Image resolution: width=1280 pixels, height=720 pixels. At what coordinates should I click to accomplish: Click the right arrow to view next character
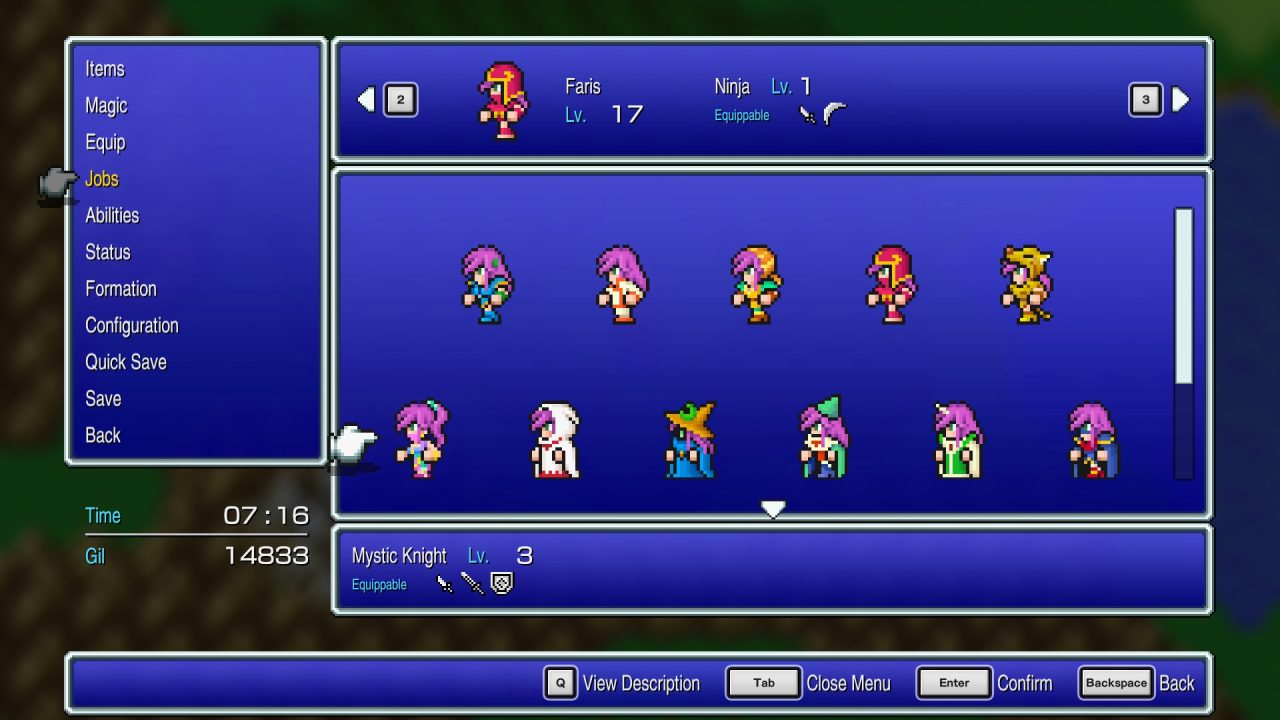point(1180,99)
